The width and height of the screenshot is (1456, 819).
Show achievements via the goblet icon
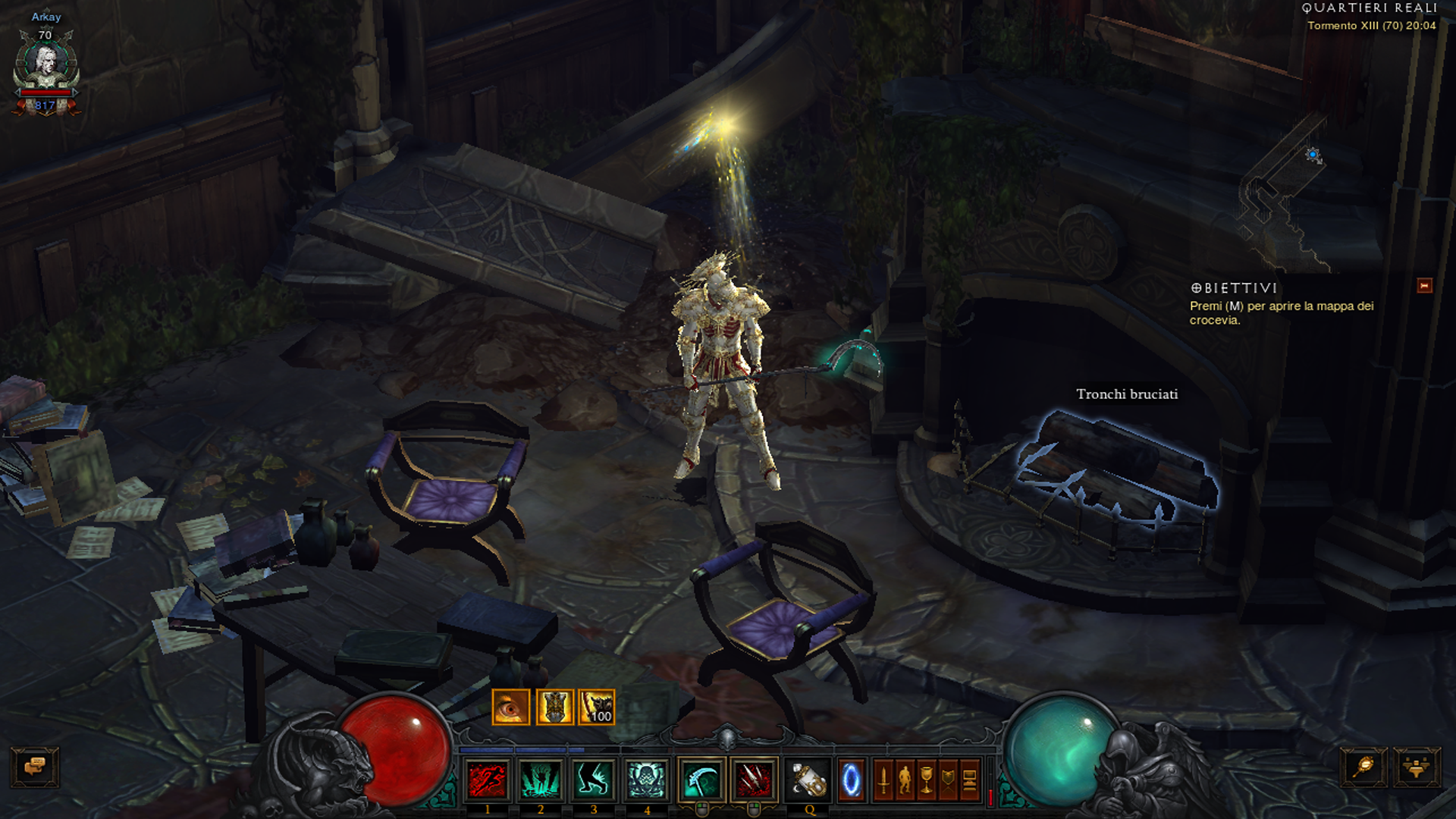[x=927, y=780]
